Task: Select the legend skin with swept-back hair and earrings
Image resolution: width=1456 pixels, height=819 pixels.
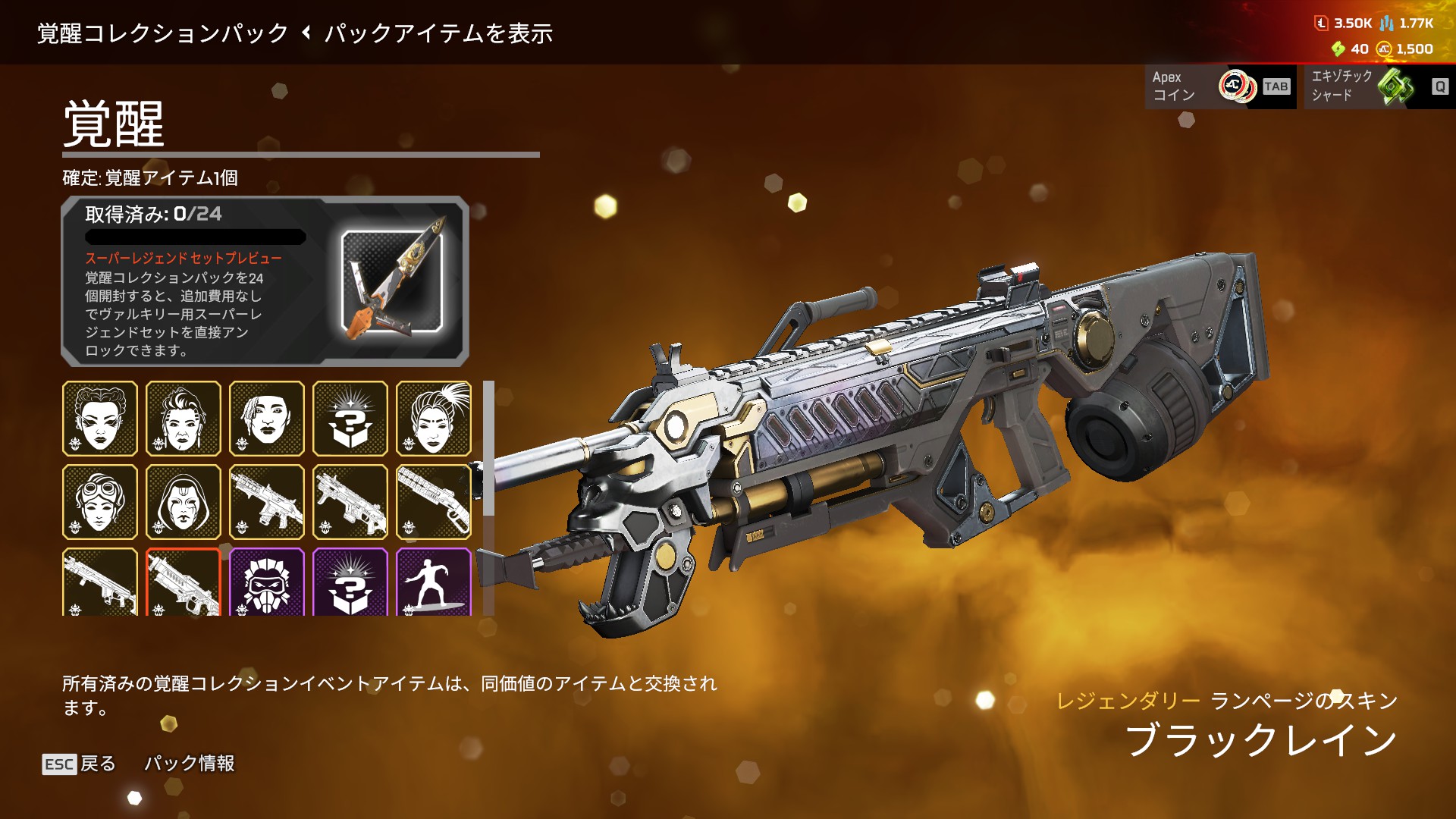Action: coord(184,419)
